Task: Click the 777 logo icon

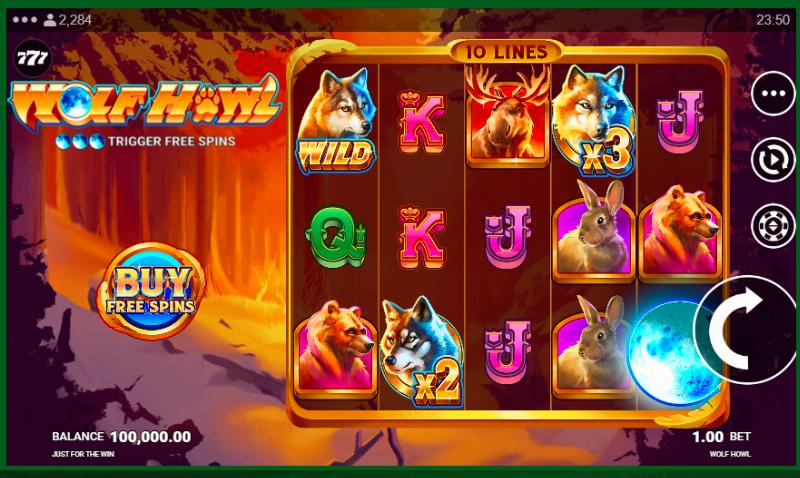Action: coord(28,57)
